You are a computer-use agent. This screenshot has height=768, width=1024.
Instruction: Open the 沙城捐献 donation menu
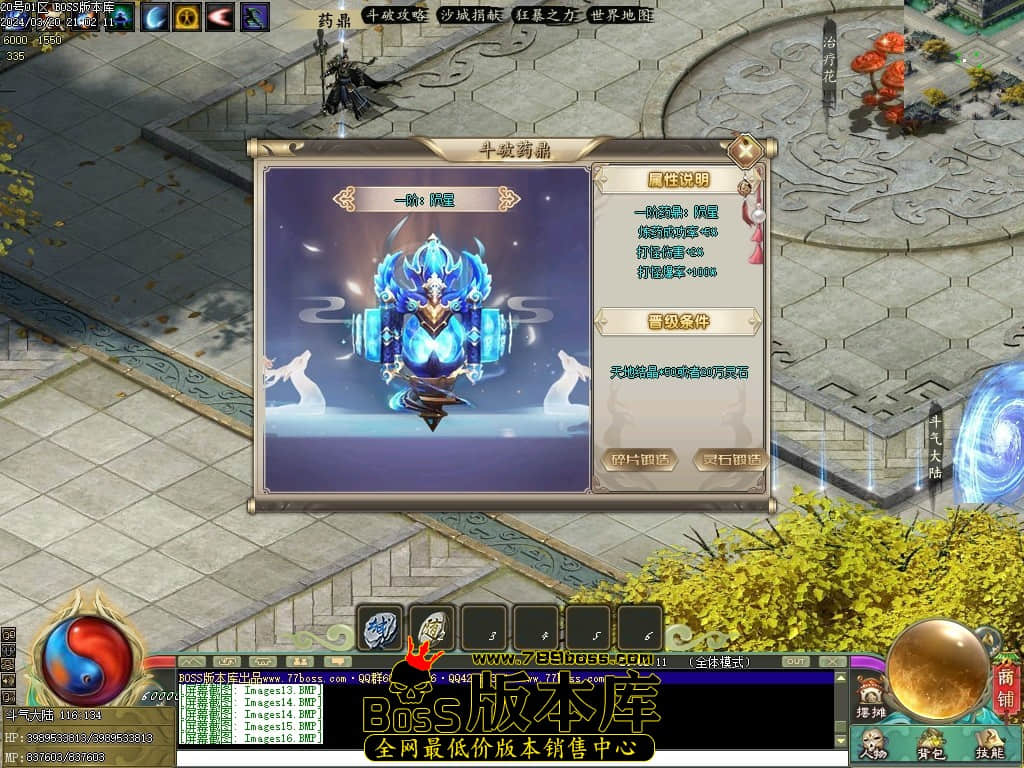click(470, 15)
